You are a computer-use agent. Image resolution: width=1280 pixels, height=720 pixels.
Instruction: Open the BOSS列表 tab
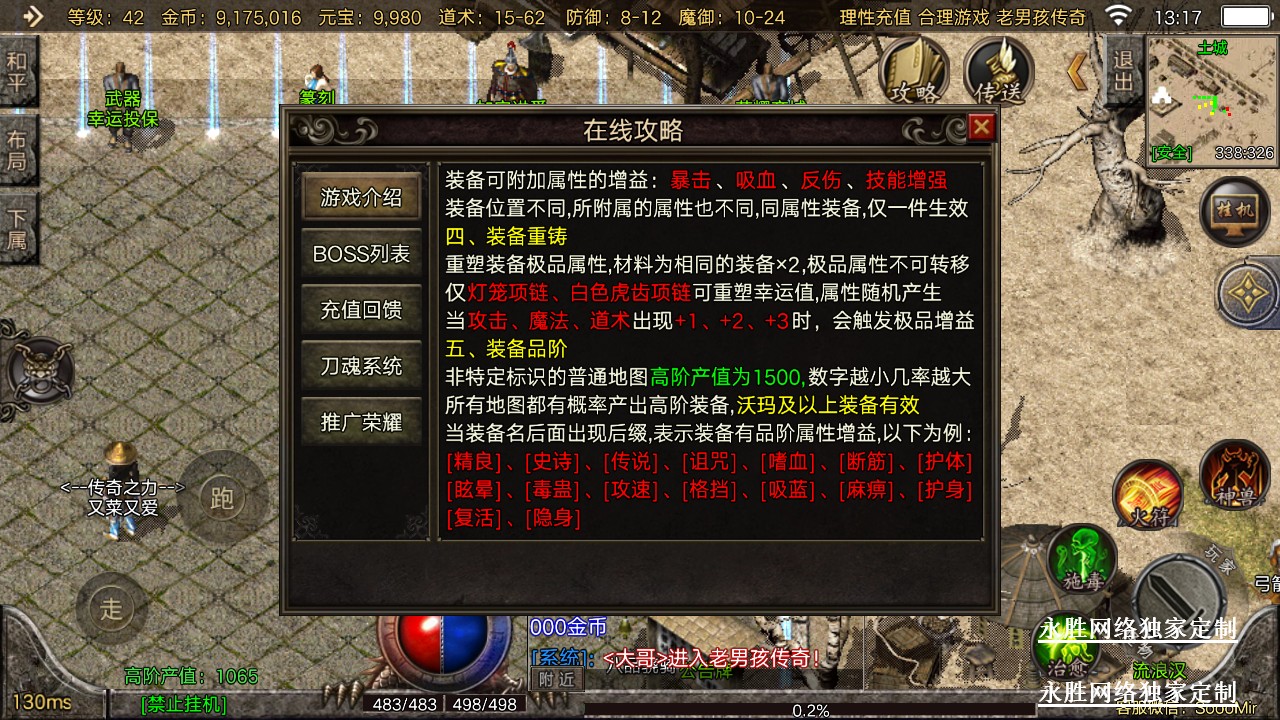tap(361, 254)
